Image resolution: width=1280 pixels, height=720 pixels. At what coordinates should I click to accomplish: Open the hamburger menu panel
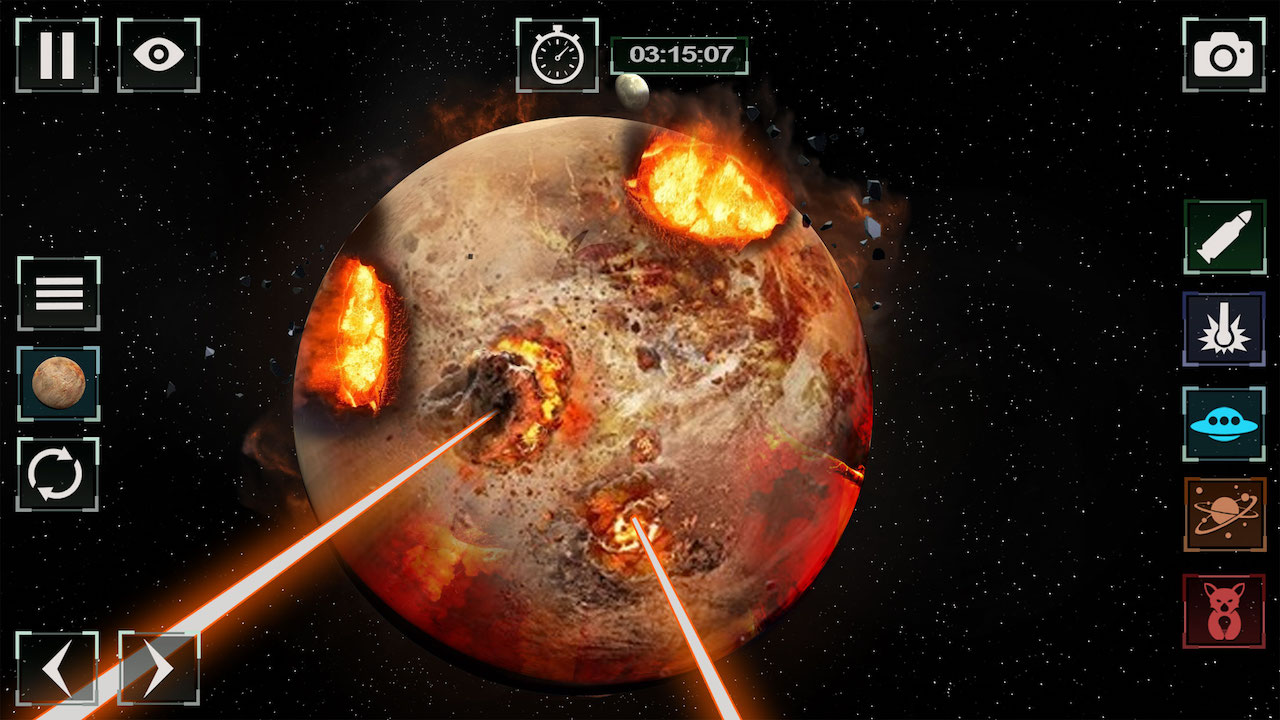[57, 293]
